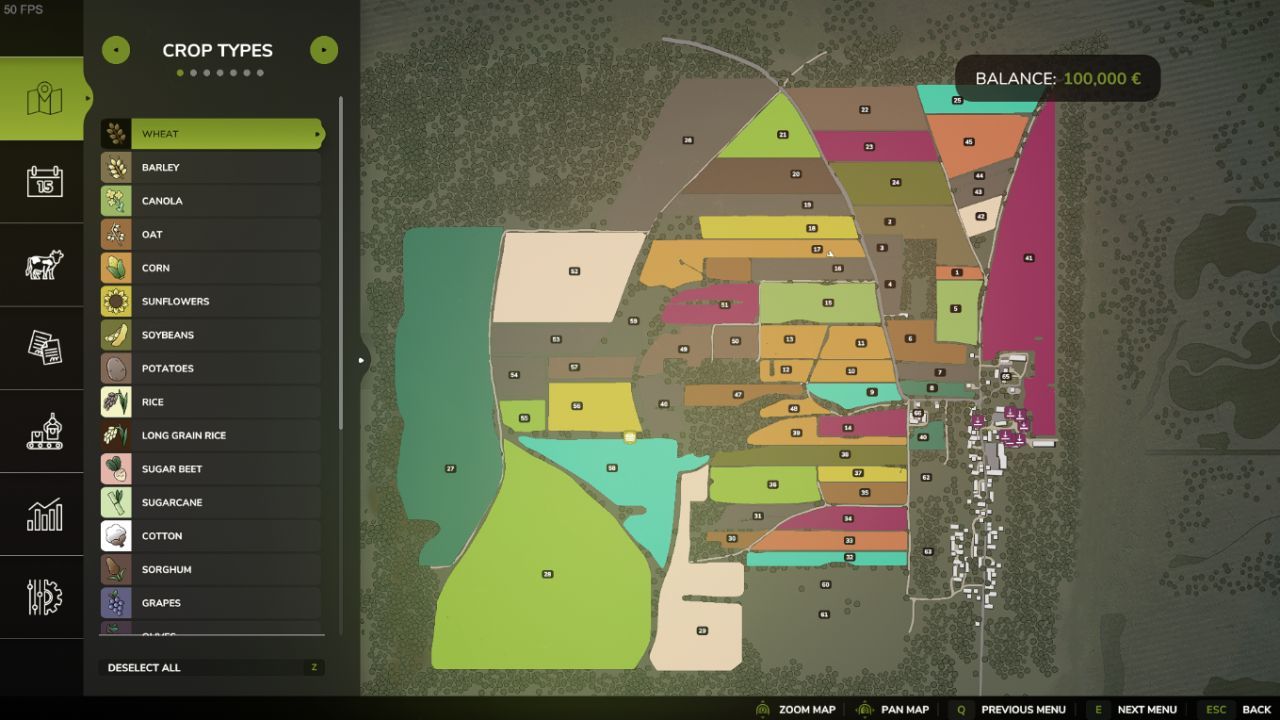Viewport: 1280px width, 720px height.
Task: Click field number 27 on the map
Action: (450, 466)
